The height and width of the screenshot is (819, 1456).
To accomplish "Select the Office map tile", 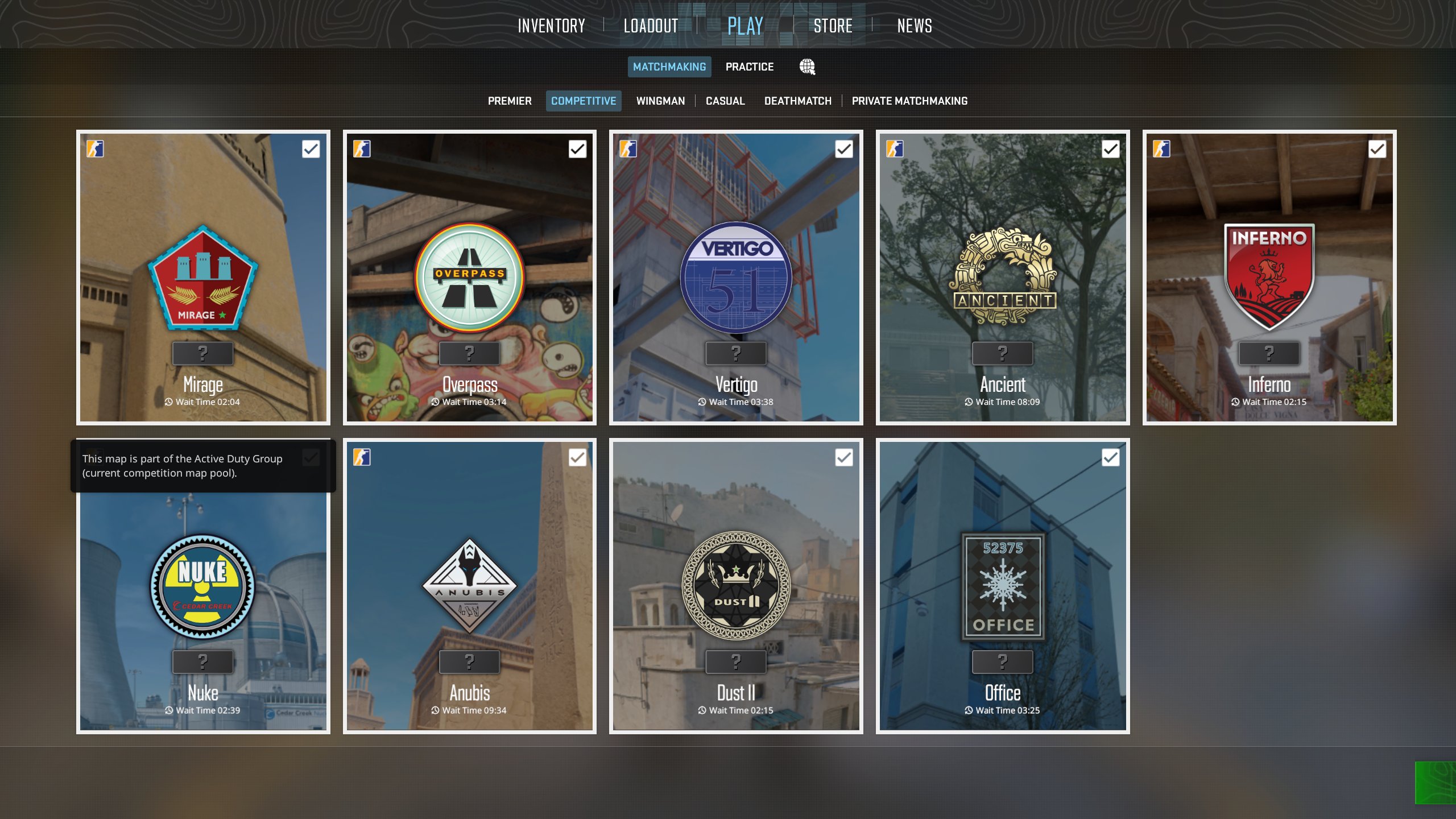I will point(1002,586).
